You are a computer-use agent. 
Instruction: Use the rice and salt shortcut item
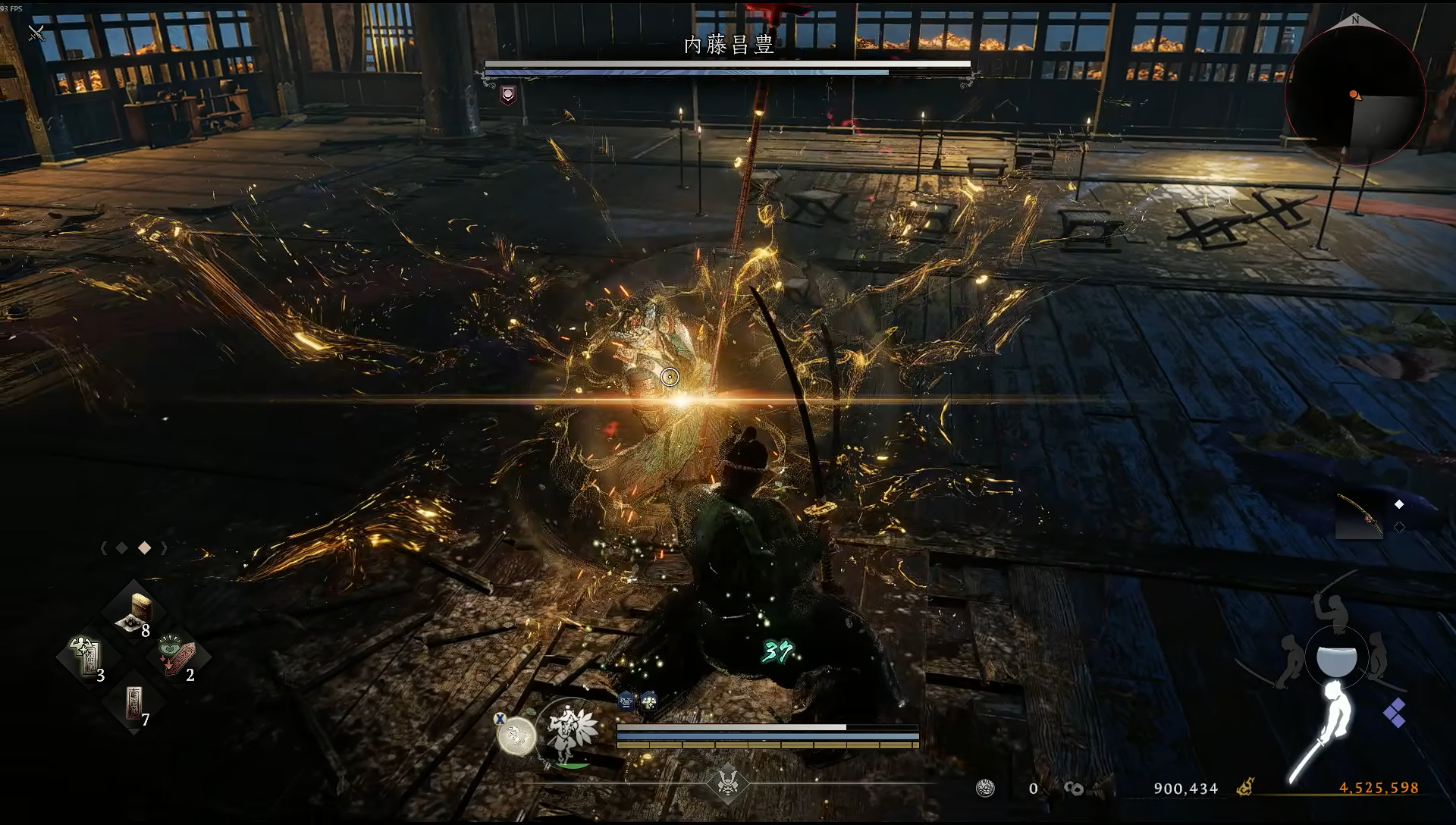click(135, 611)
